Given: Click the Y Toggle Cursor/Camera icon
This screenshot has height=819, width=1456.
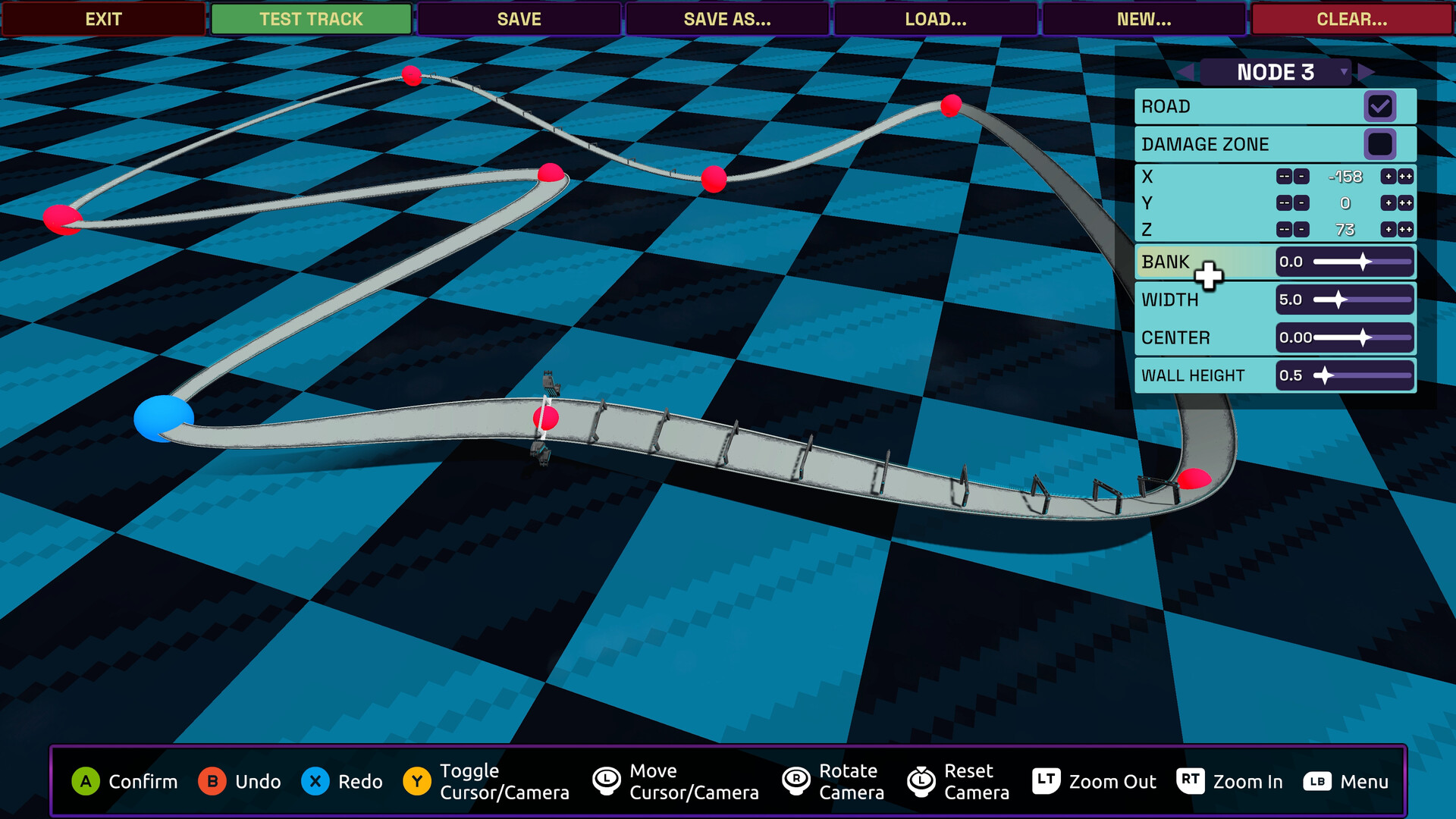Looking at the screenshot, I should pos(416,781).
